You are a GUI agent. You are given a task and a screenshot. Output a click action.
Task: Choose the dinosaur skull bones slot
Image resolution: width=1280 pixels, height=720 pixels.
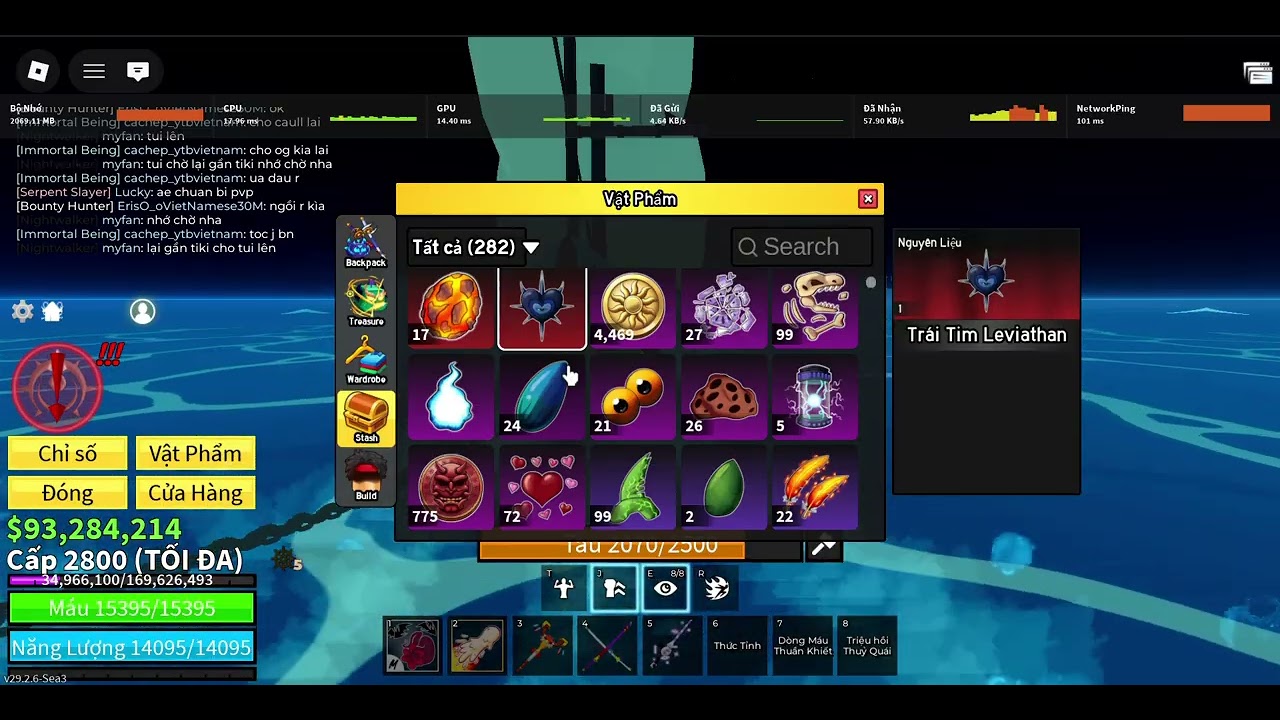coord(813,309)
